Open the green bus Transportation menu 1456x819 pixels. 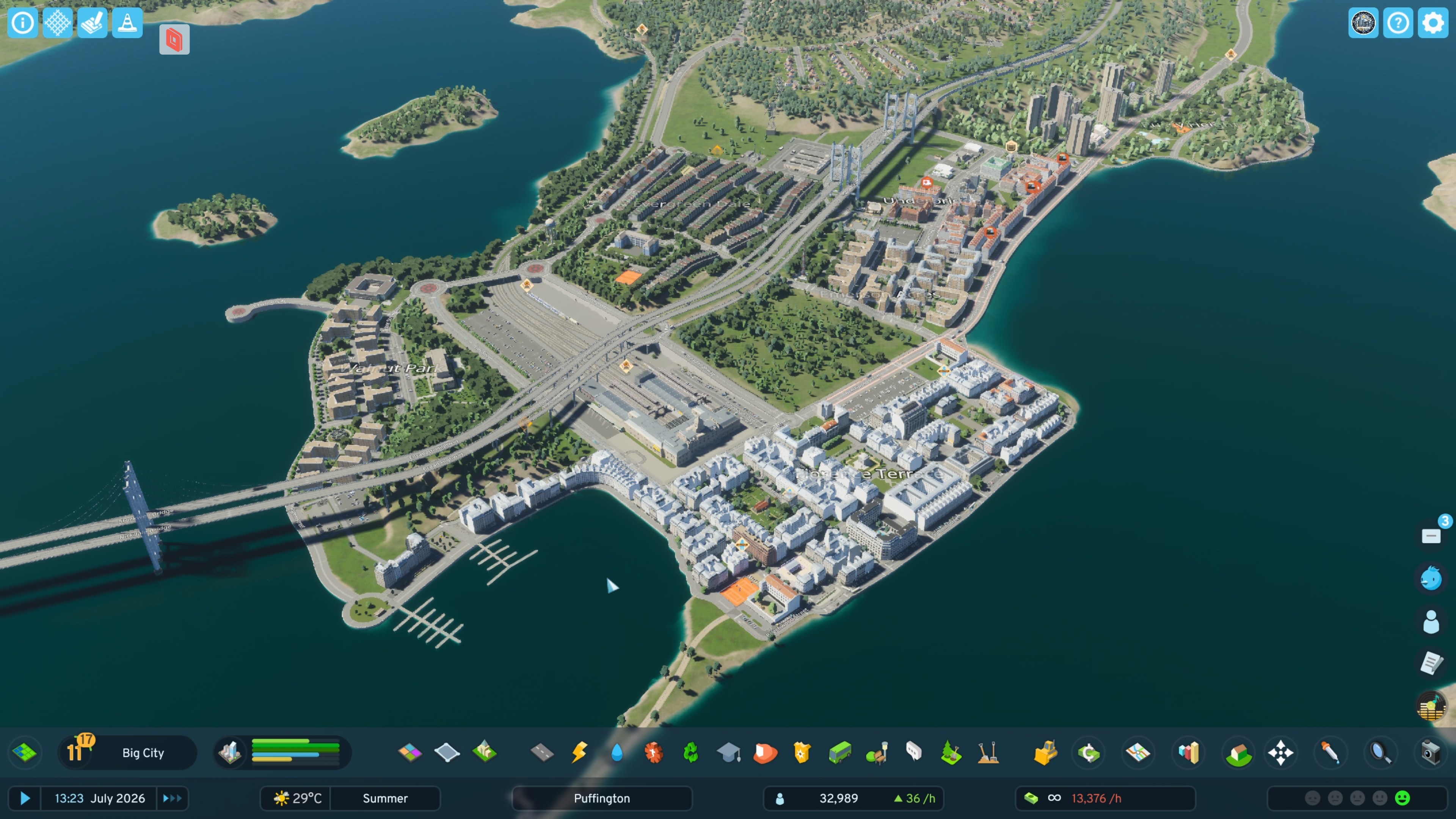point(839,752)
